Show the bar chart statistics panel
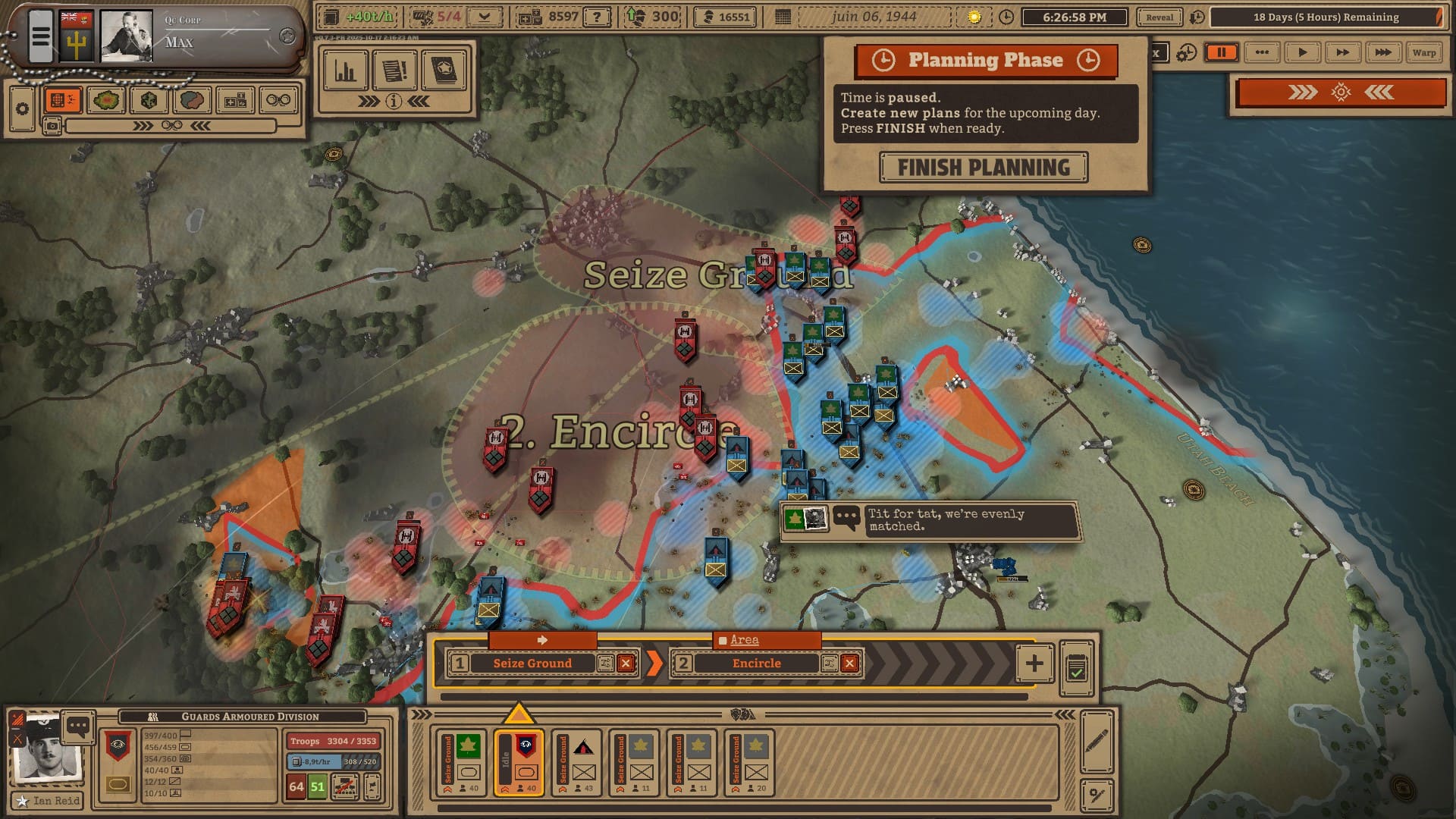The image size is (1456, 819). coord(345,71)
